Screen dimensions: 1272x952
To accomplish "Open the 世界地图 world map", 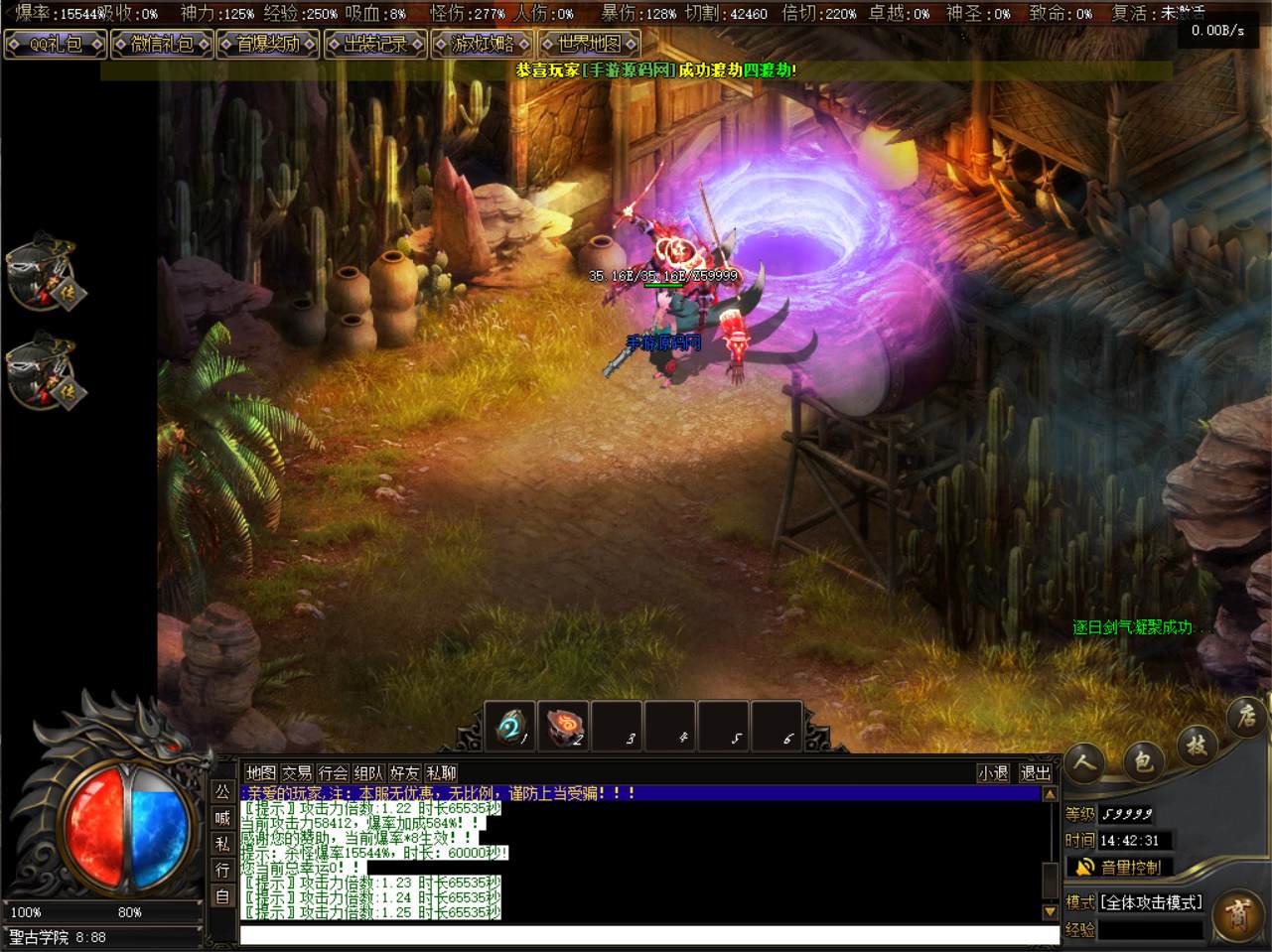I will tap(589, 45).
